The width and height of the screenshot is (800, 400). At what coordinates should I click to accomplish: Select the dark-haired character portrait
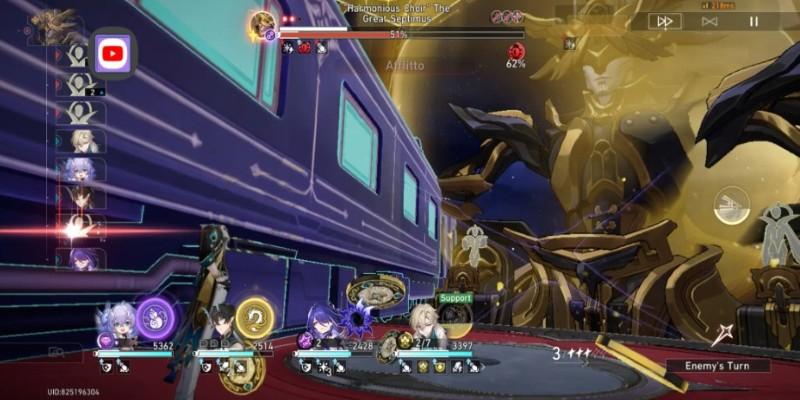coord(217,326)
